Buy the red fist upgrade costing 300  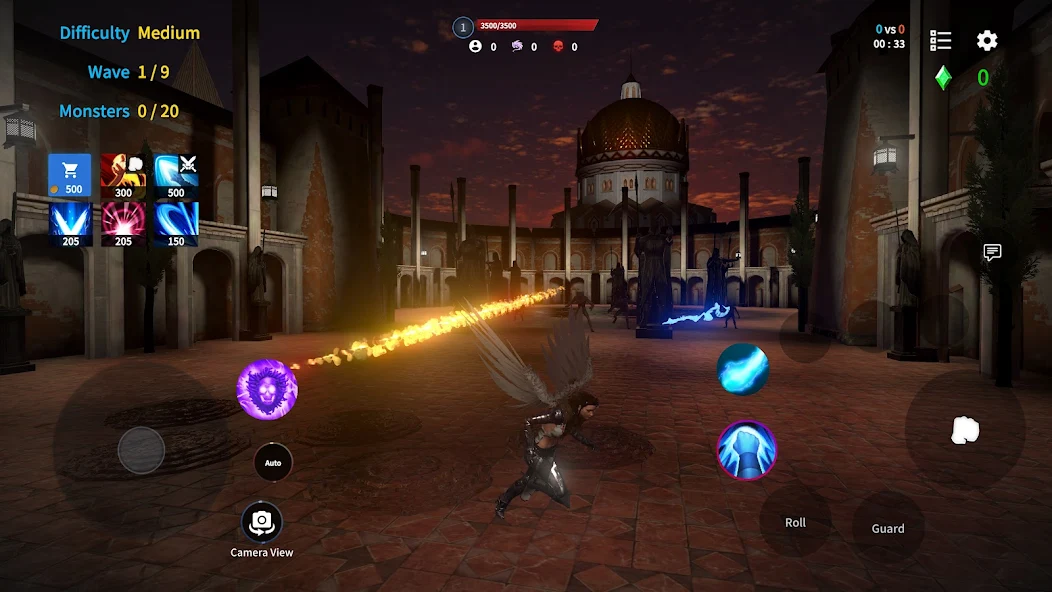click(123, 175)
